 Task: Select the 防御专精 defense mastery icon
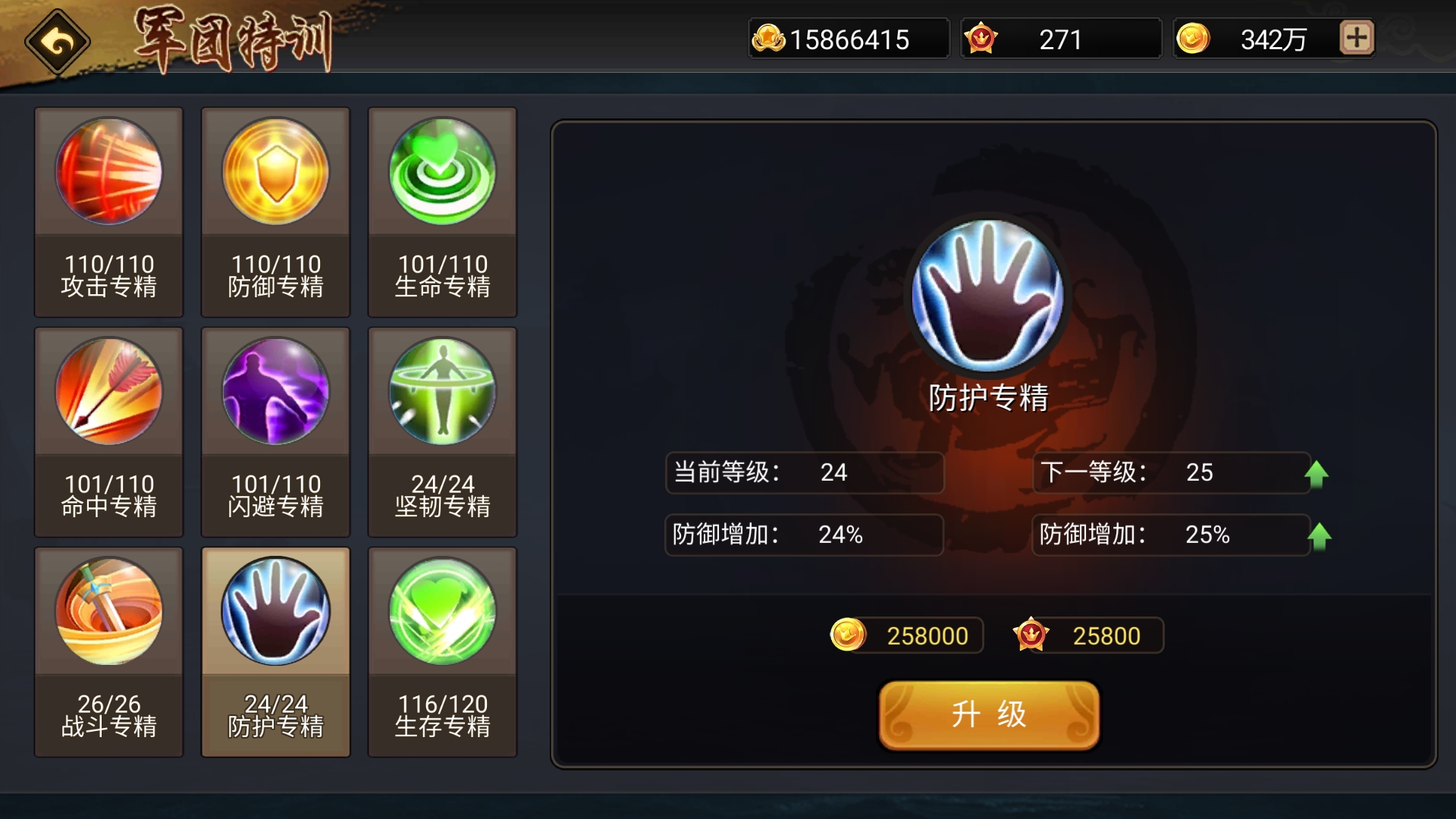[x=275, y=172]
